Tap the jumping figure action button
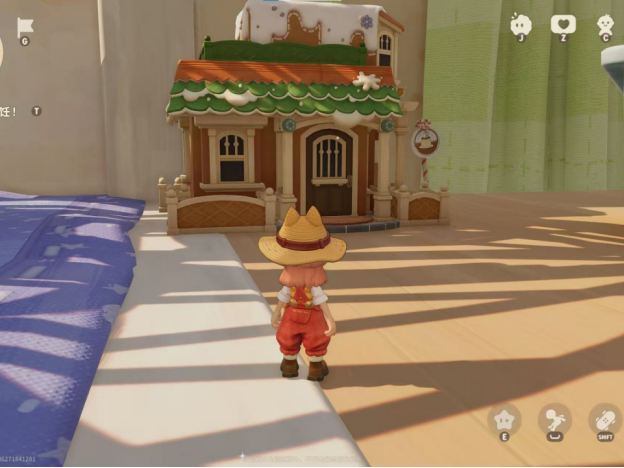 pos(554,419)
